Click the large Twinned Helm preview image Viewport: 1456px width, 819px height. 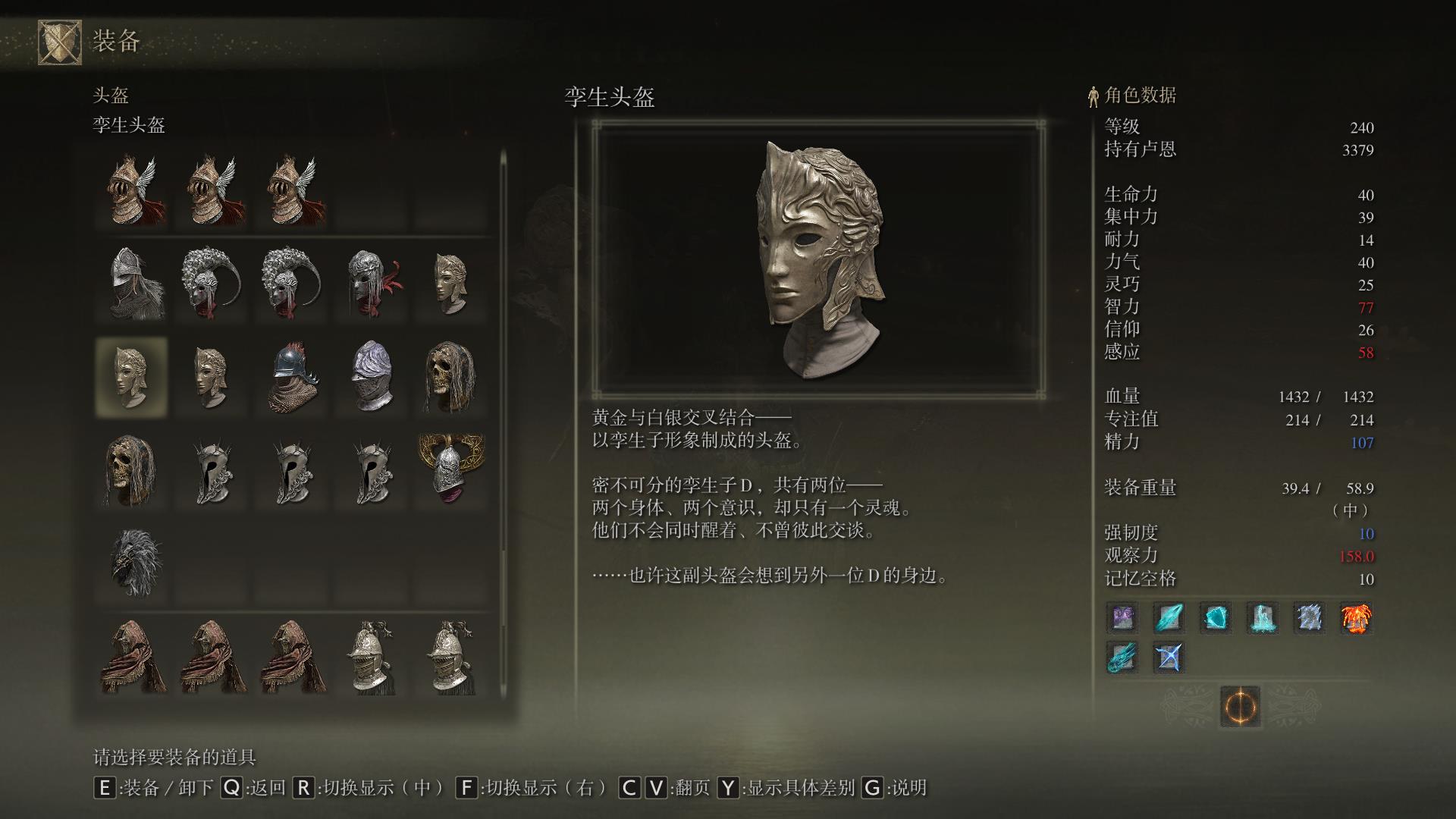pyautogui.click(x=817, y=258)
